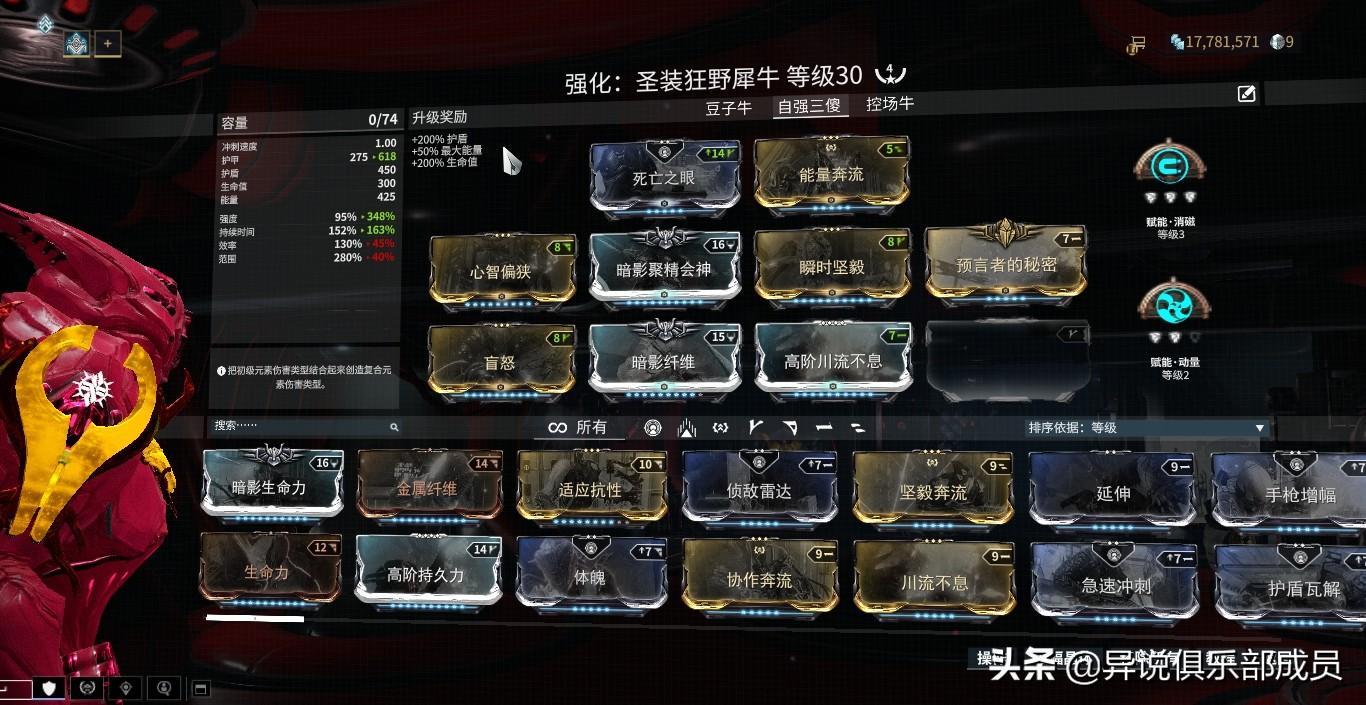Choose the 延伸 mod card
This screenshot has width=1366, height=705.
tap(1112, 492)
